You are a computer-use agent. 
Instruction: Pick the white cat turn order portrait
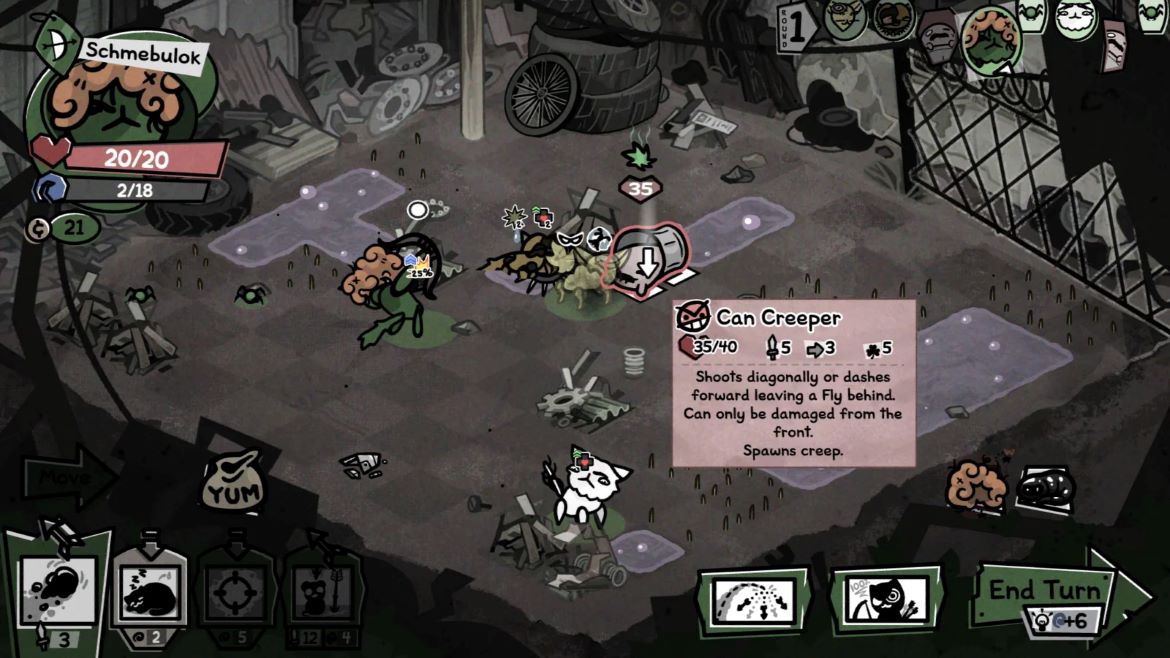coord(1075,19)
